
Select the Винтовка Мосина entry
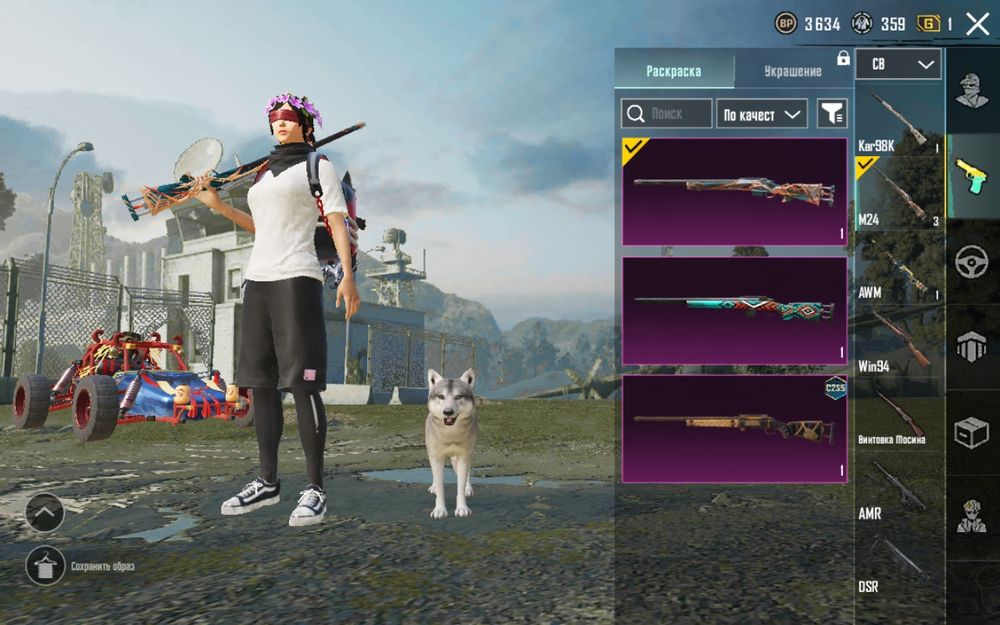click(x=899, y=414)
